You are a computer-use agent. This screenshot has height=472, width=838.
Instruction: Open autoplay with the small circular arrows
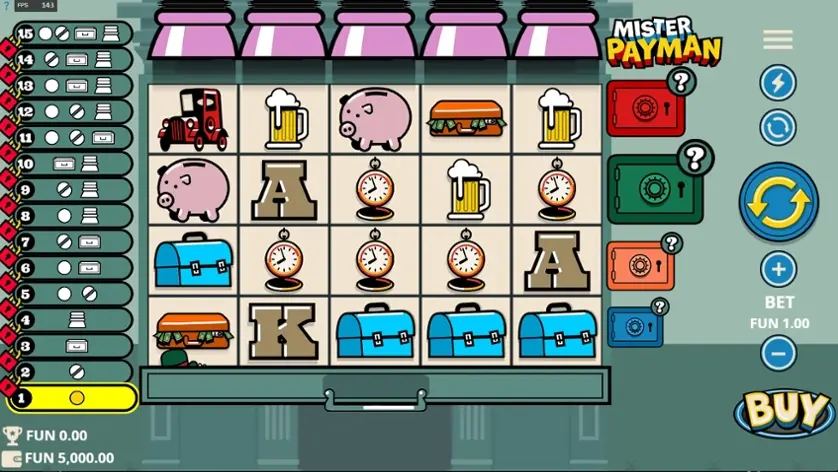coord(777,127)
